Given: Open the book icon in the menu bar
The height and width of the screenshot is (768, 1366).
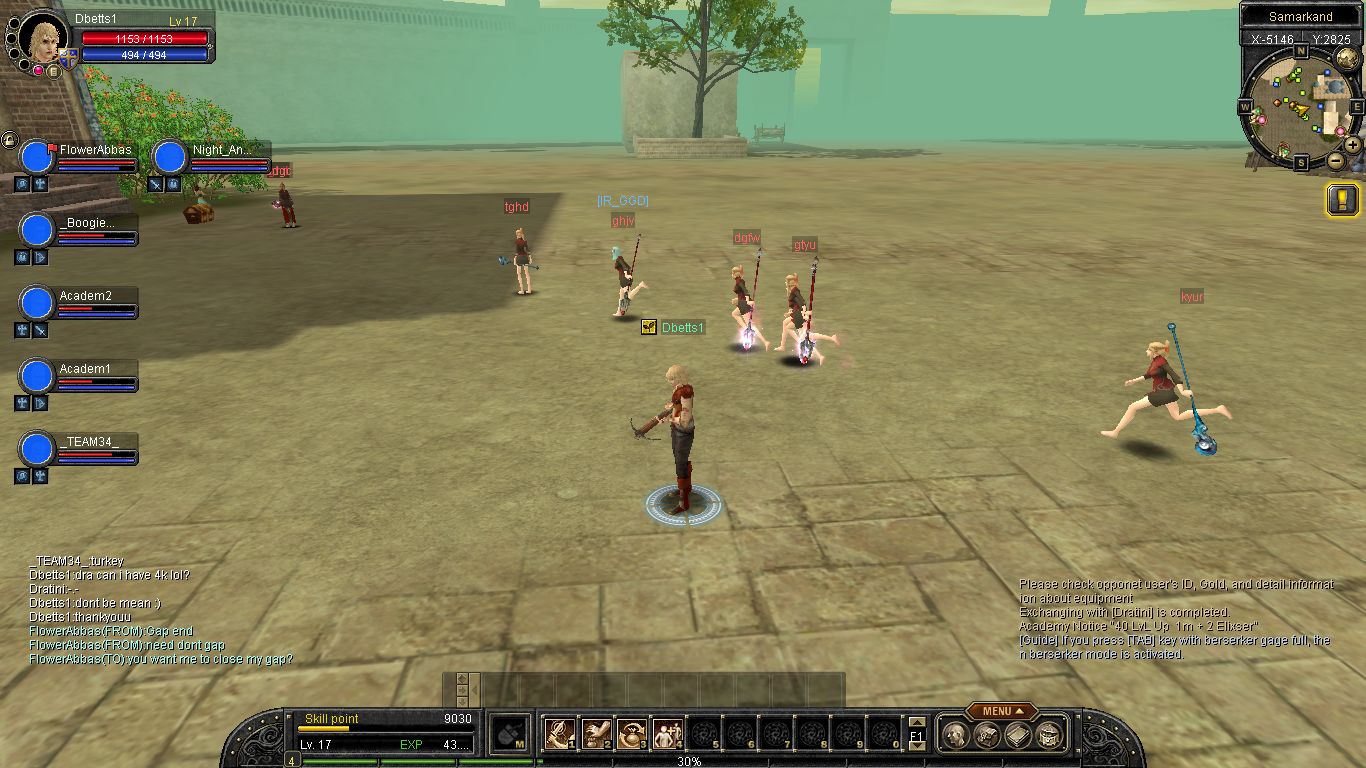Looking at the screenshot, I should 1019,736.
